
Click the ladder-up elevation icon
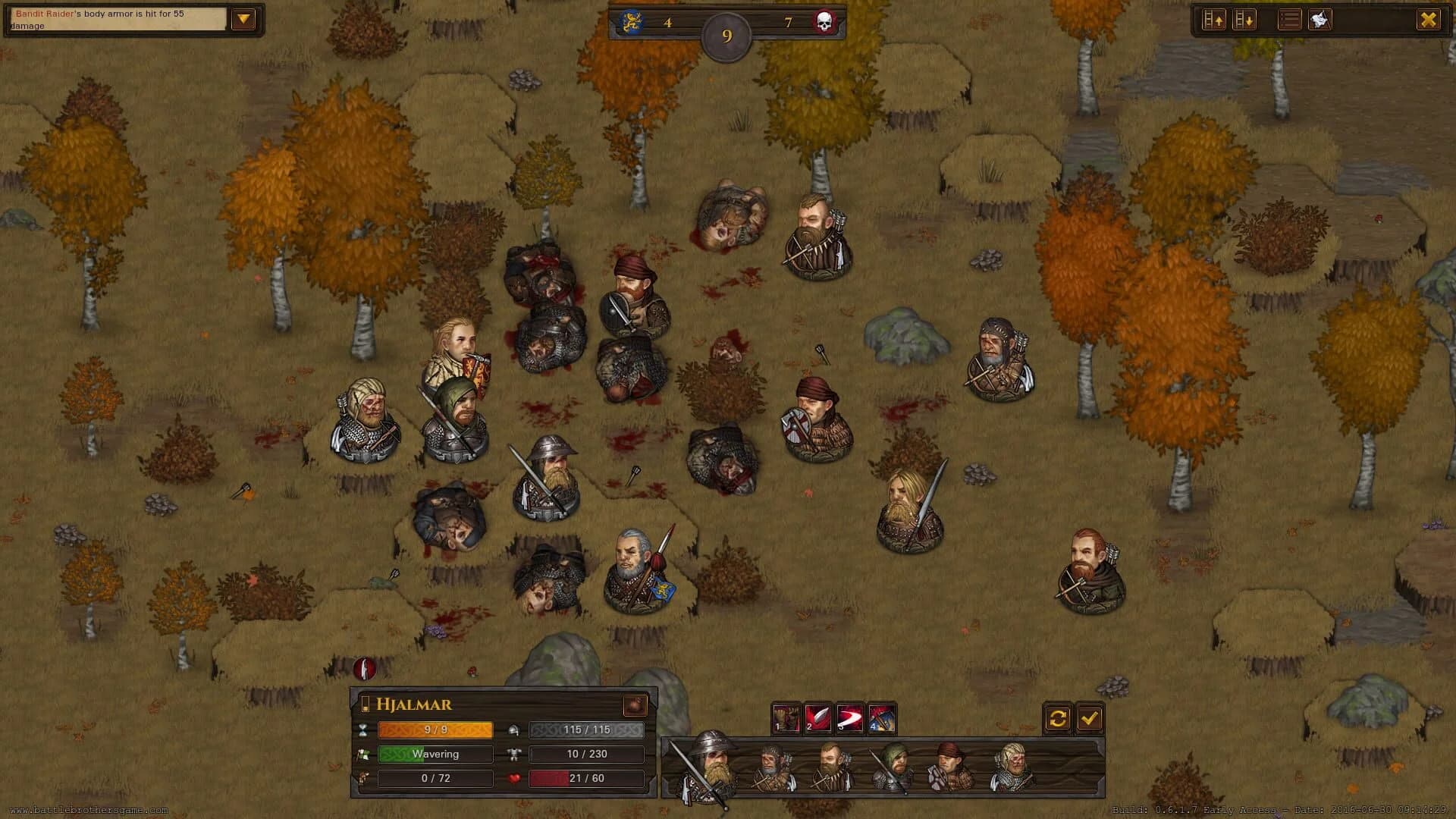tap(1213, 20)
